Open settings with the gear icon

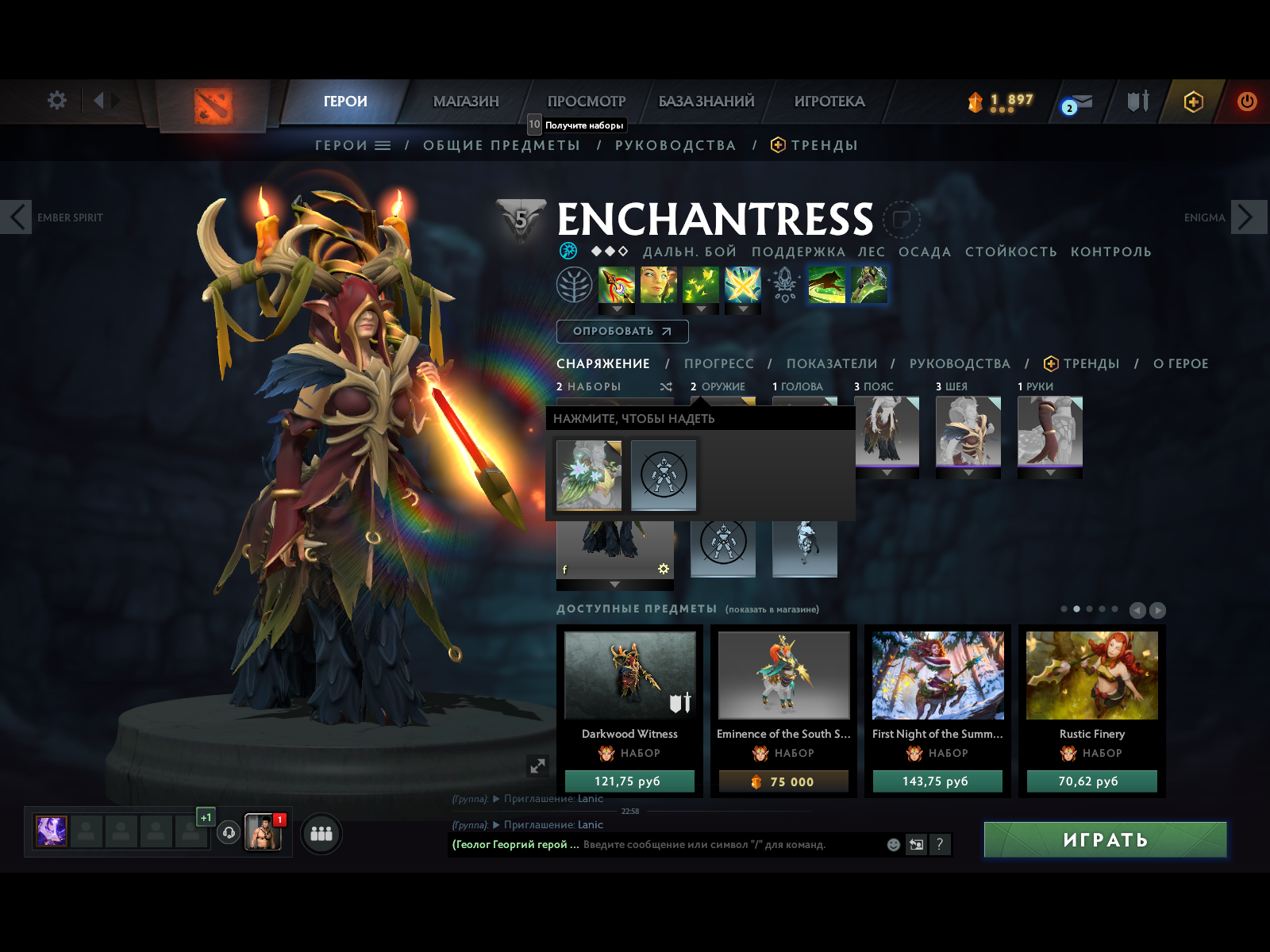click(56, 100)
